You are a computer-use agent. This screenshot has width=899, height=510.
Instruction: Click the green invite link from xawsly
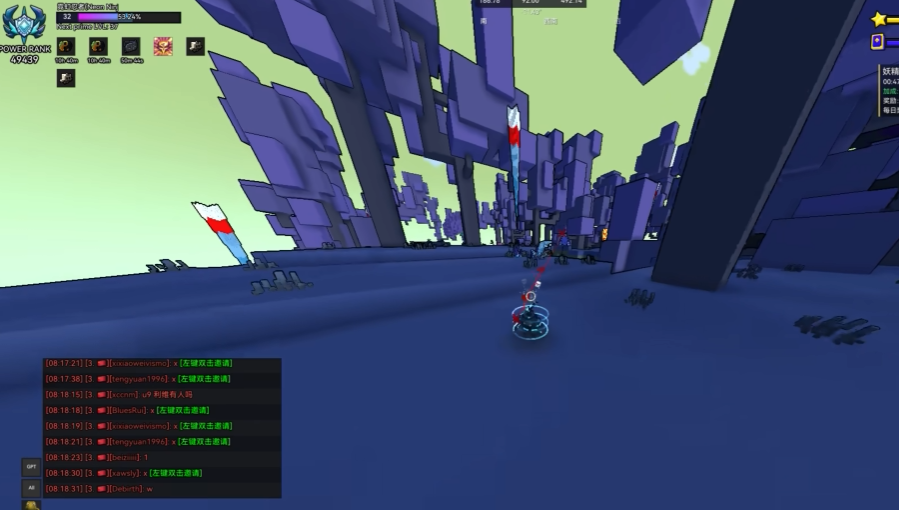coord(175,473)
